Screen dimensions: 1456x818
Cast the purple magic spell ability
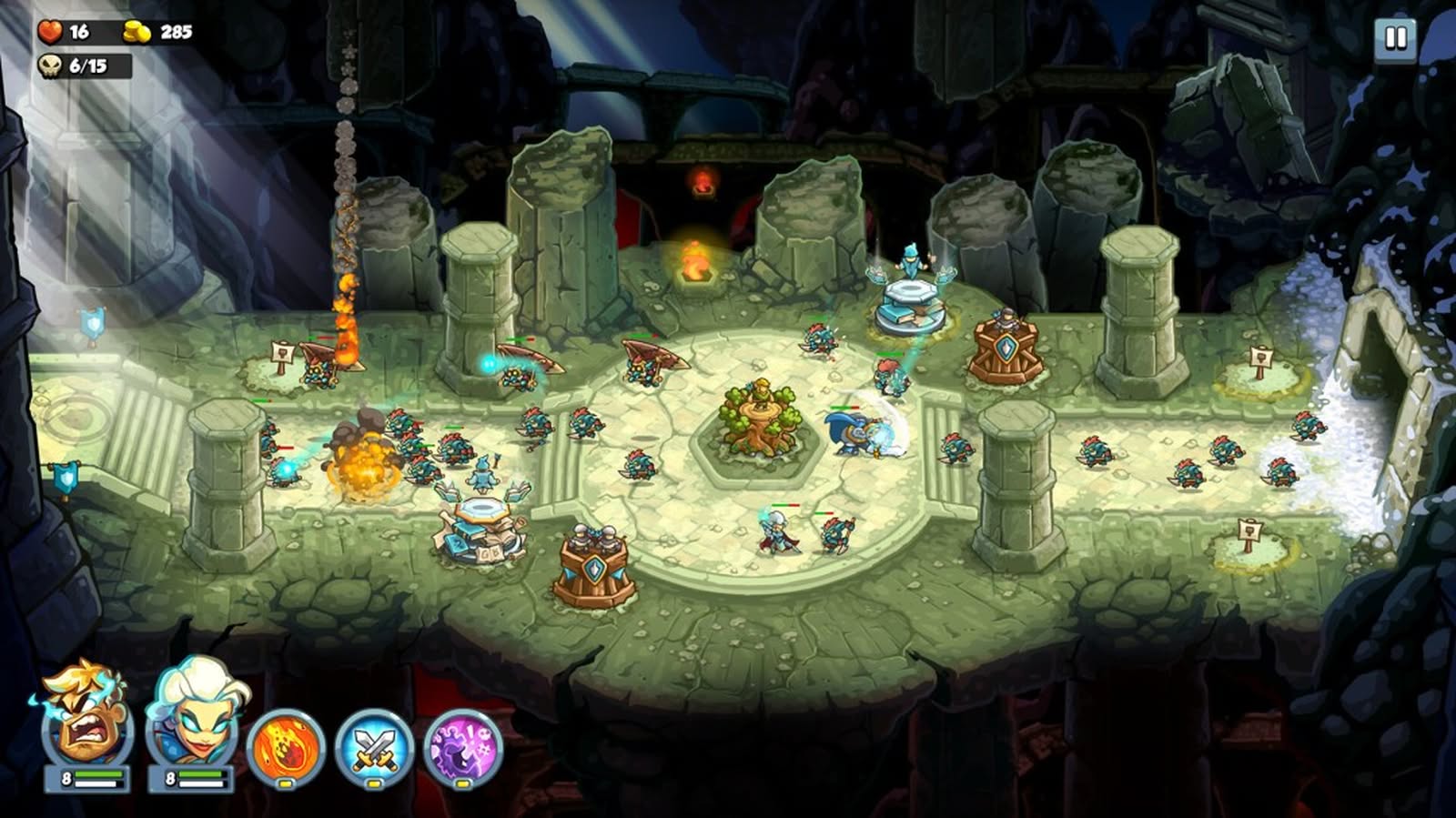pyautogui.click(x=463, y=748)
